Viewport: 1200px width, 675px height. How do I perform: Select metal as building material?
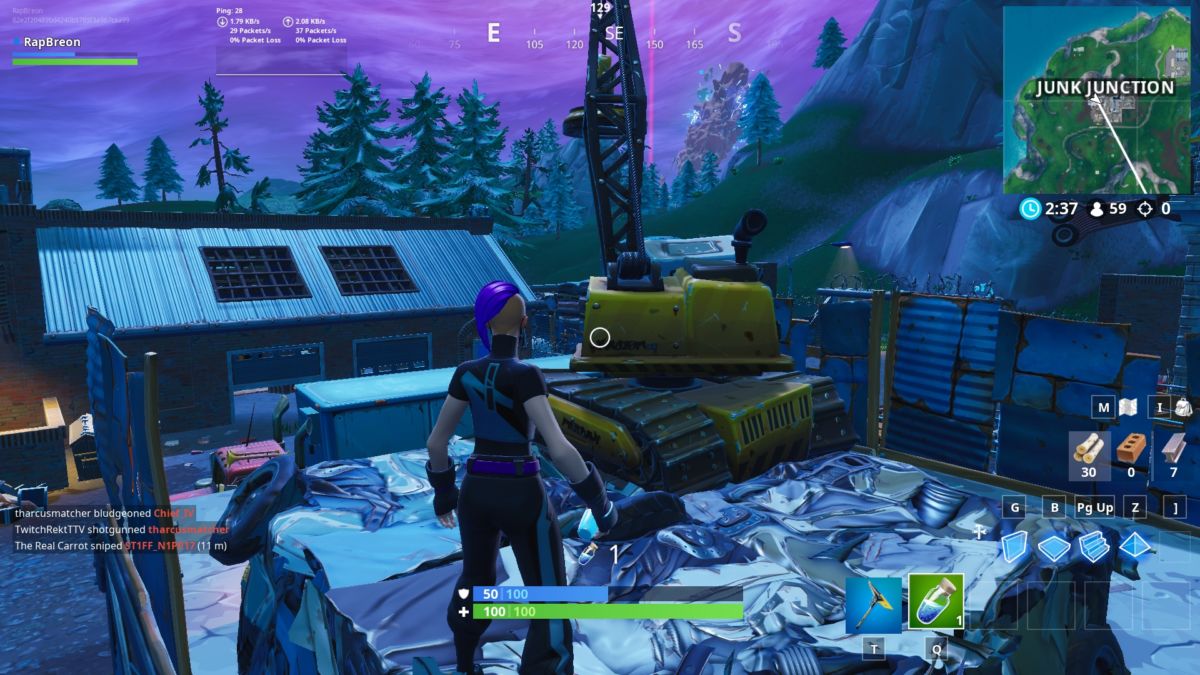[x=1173, y=449]
